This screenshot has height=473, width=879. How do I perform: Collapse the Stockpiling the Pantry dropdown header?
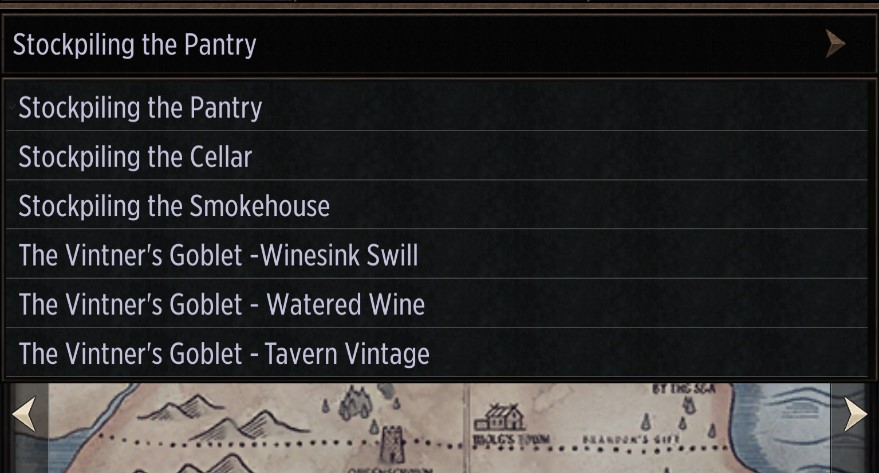click(438, 45)
